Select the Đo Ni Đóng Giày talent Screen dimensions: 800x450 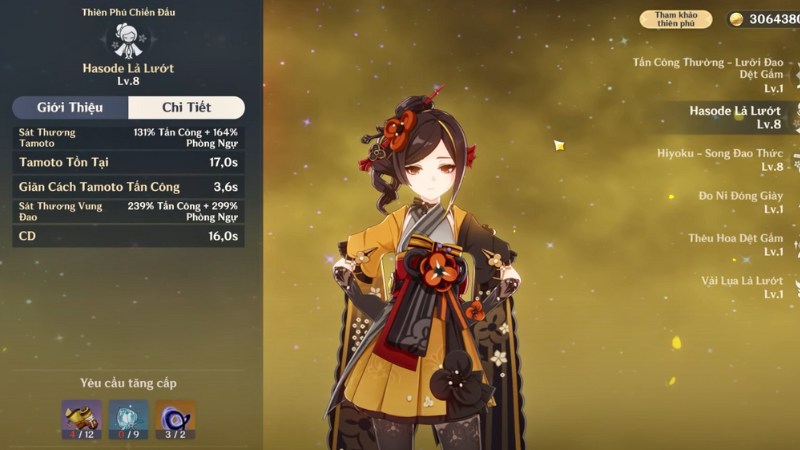pos(740,202)
